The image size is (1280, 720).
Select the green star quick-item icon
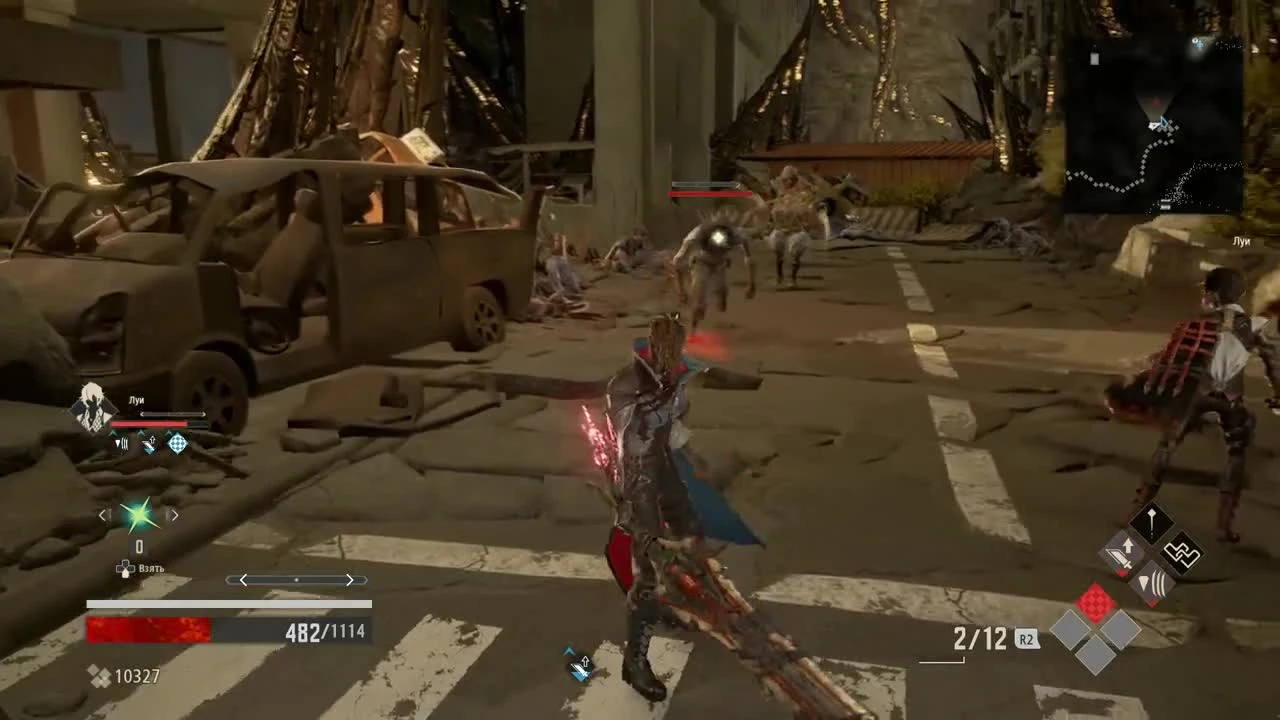(x=137, y=515)
